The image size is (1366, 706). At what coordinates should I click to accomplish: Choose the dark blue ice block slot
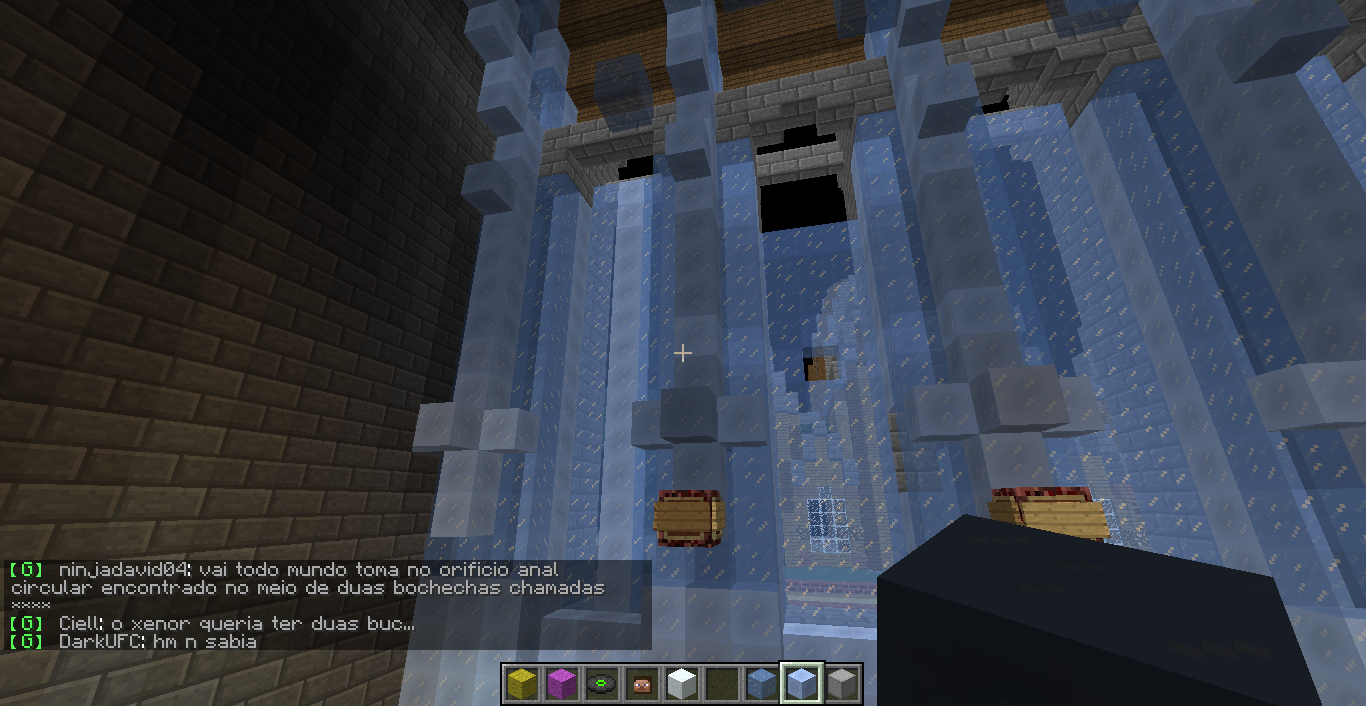pyautogui.click(x=762, y=684)
